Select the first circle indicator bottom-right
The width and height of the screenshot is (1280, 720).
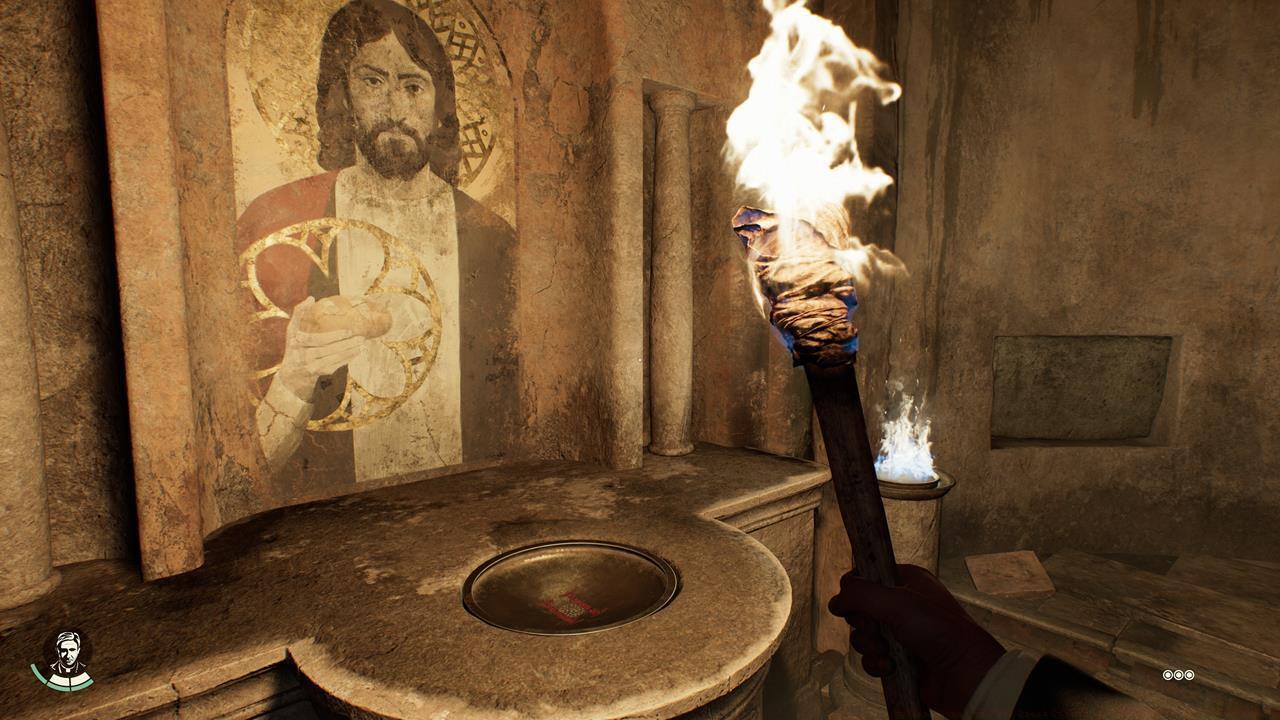tap(1166, 676)
